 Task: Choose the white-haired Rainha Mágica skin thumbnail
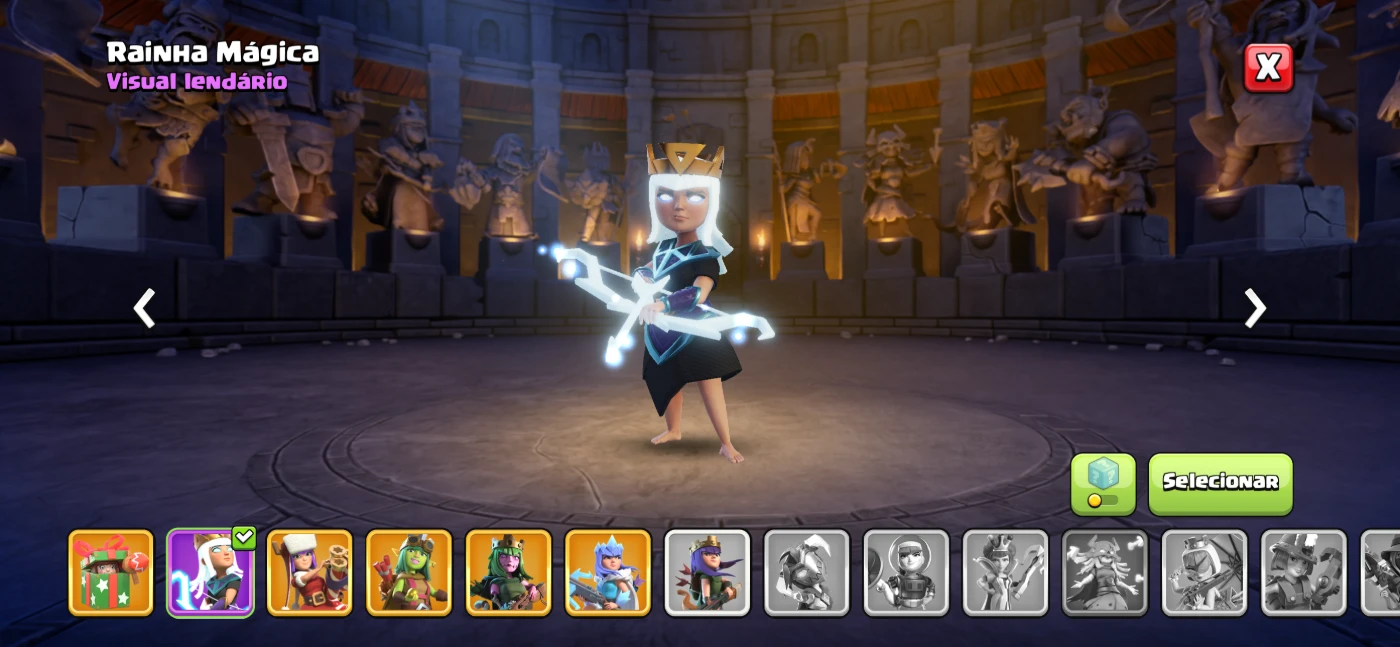point(210,572)
